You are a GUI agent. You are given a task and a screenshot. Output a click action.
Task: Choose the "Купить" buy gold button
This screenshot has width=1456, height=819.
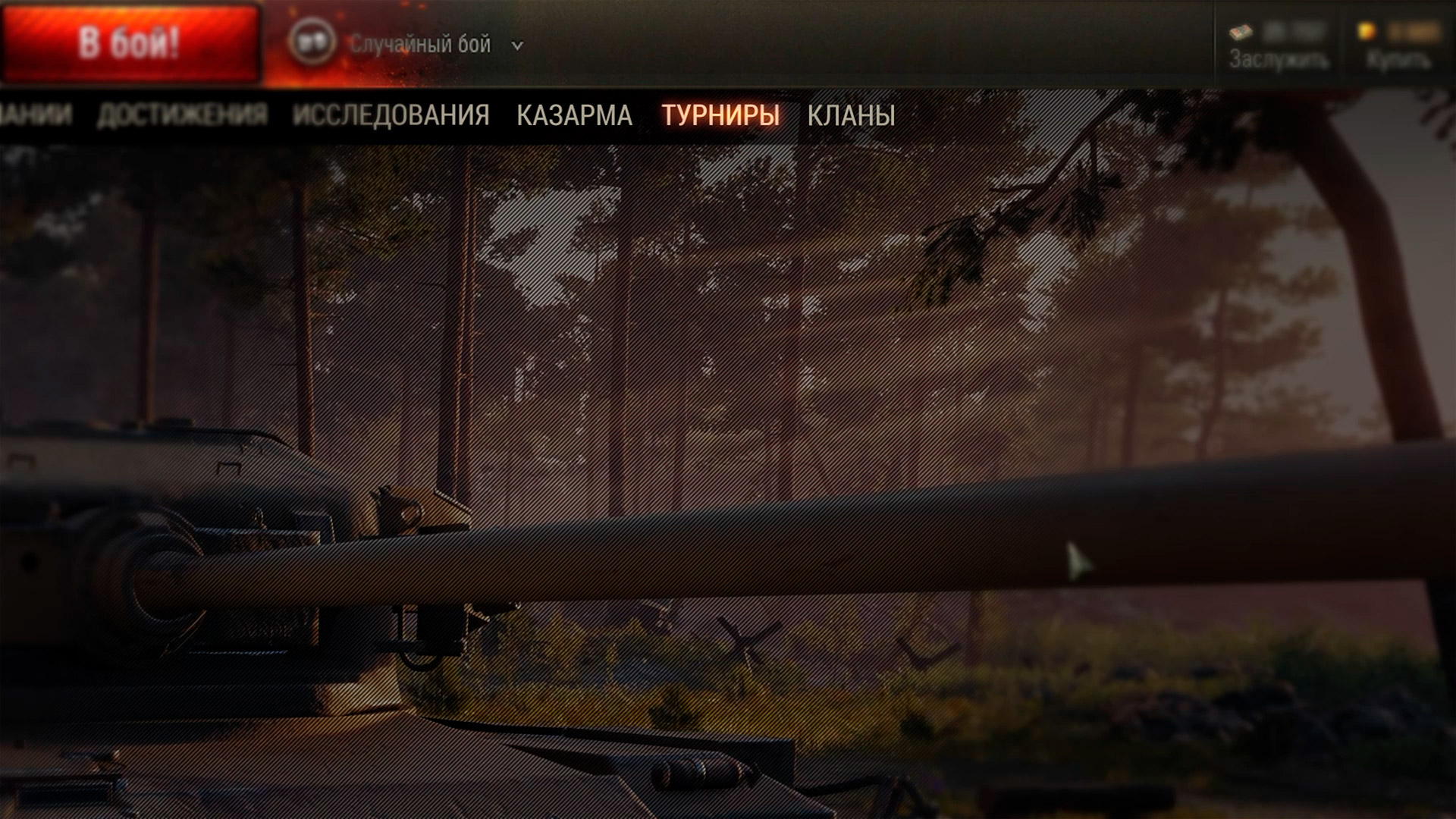(x=1399, y=47)
